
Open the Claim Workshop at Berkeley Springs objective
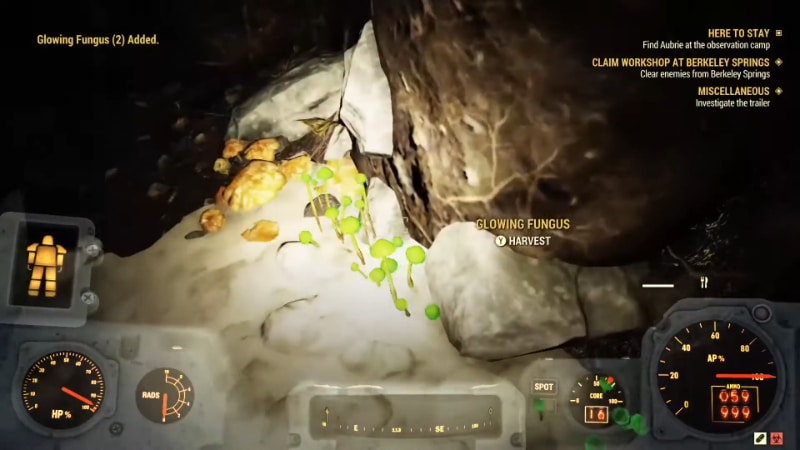click(x=680, y=61)
